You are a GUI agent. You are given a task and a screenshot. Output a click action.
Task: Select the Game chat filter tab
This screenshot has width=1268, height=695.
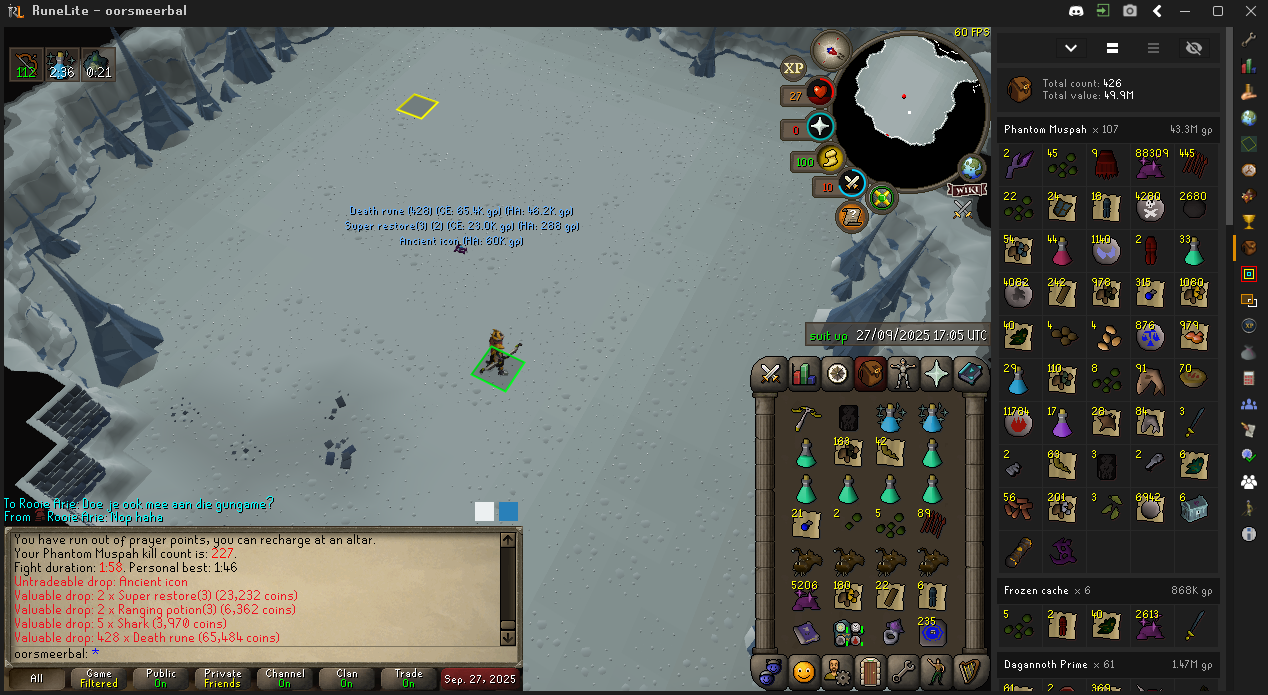coord(99,679)
